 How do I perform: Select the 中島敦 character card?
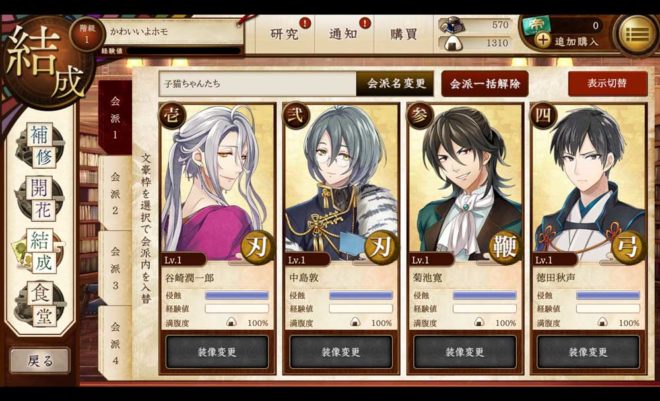(340, 190)
